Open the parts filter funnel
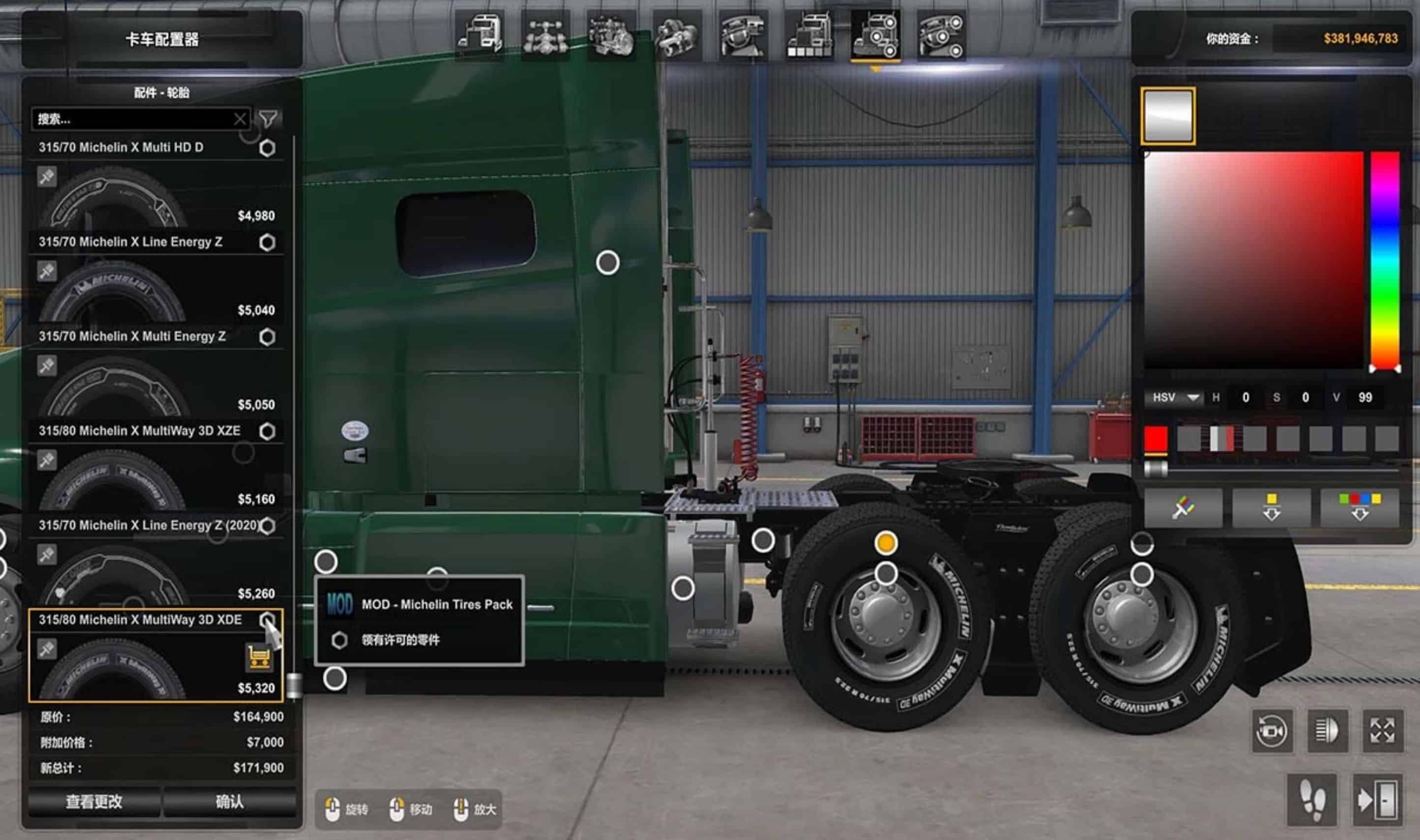The height and width of the screenshot is (840, 1420). pos(268,119)
